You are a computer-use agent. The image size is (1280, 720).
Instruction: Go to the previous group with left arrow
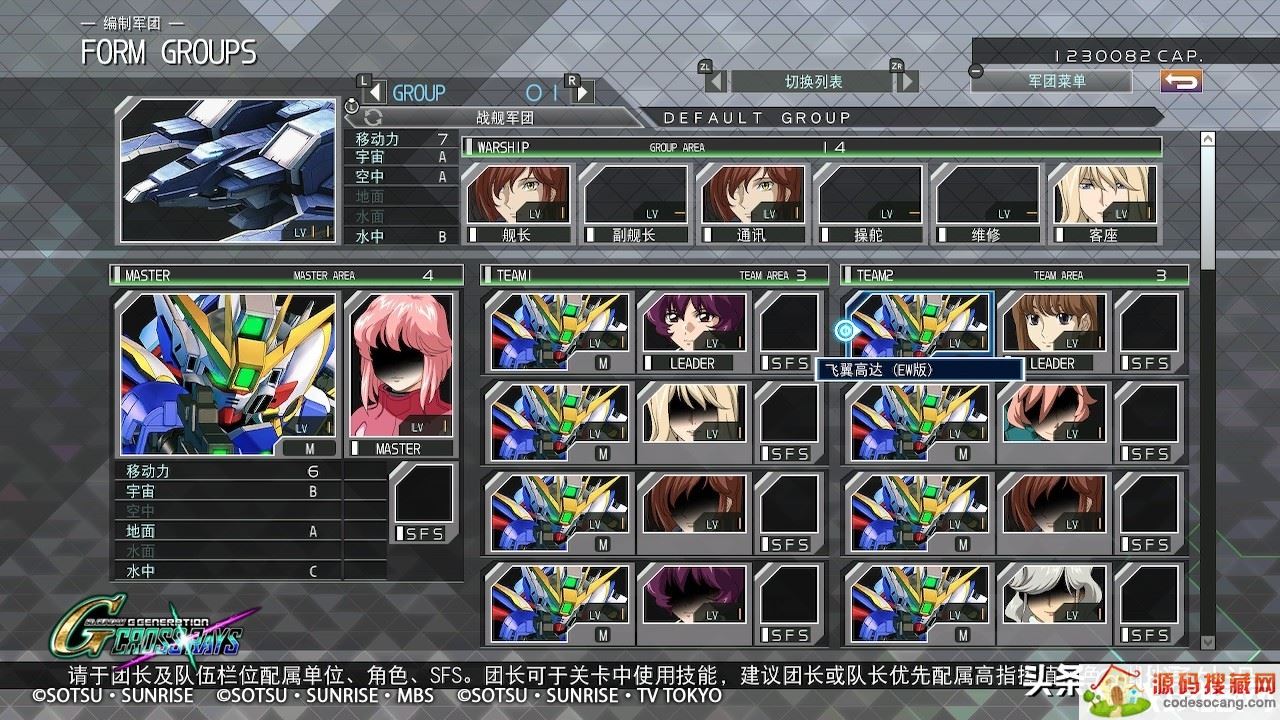(x=374, y=92)
